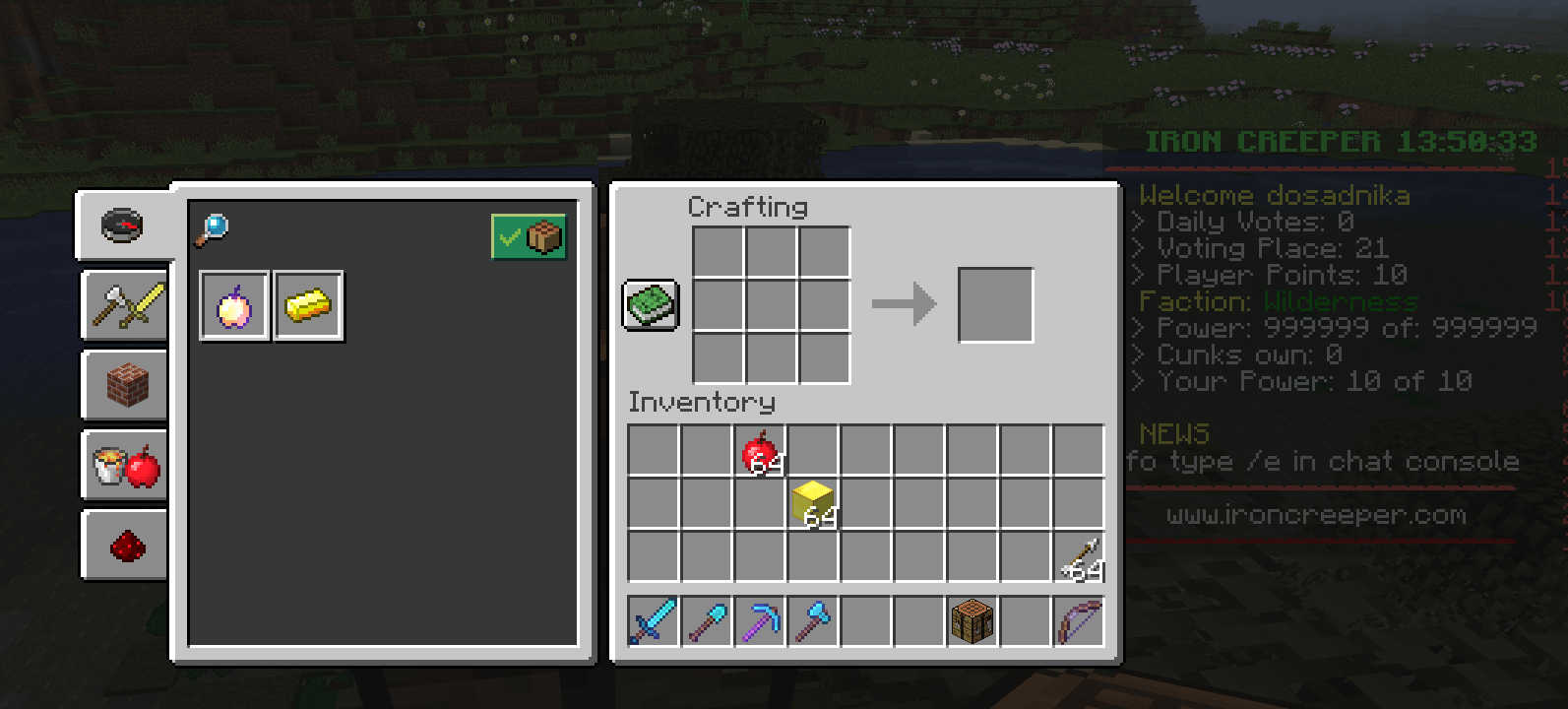The height and width of the screenshot is (709, 1568).
Task: Open the tools and weapons recipe category
Action: (x=124, y=305)
